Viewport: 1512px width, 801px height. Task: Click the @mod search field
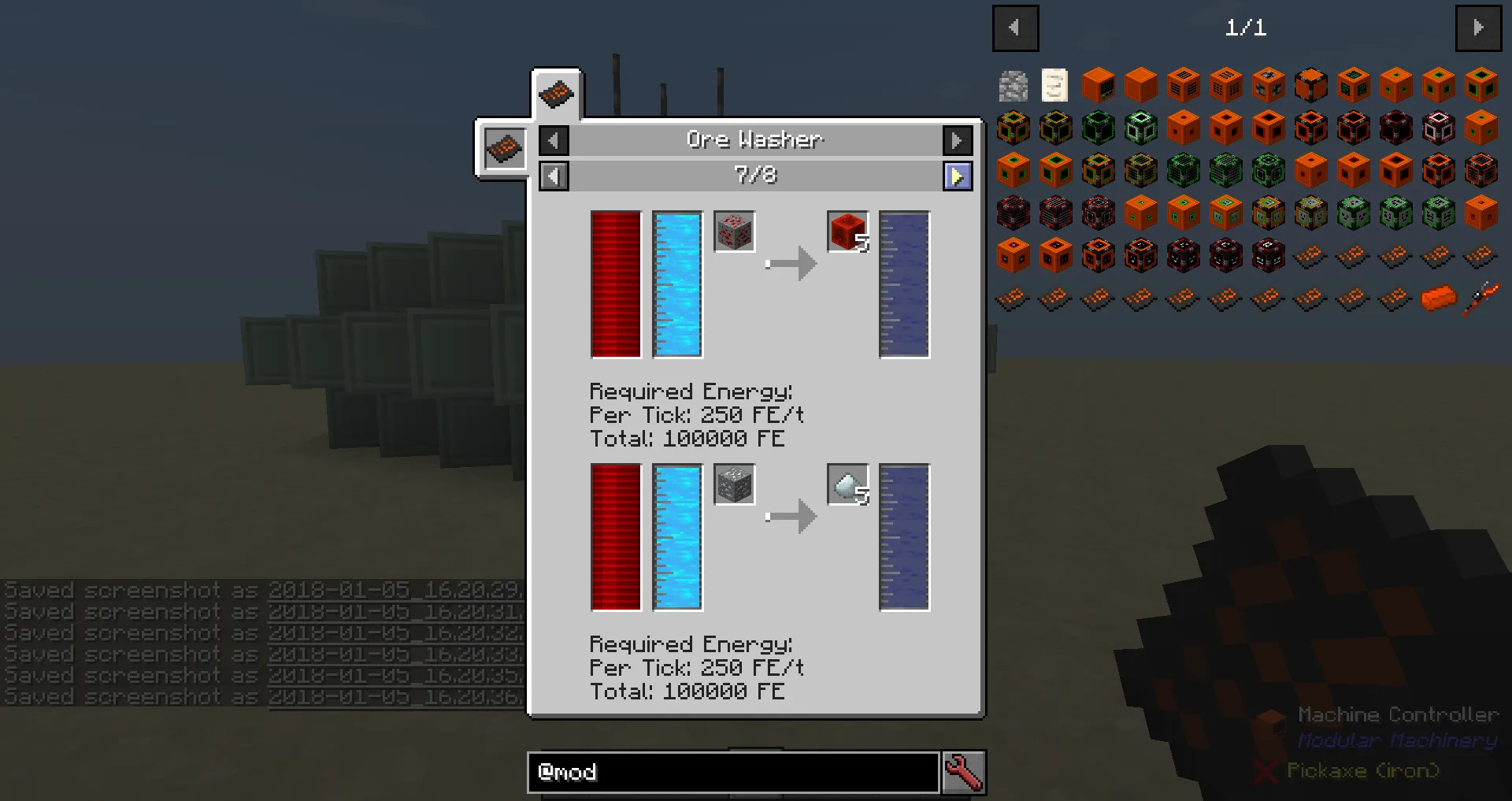pos(732,773)
